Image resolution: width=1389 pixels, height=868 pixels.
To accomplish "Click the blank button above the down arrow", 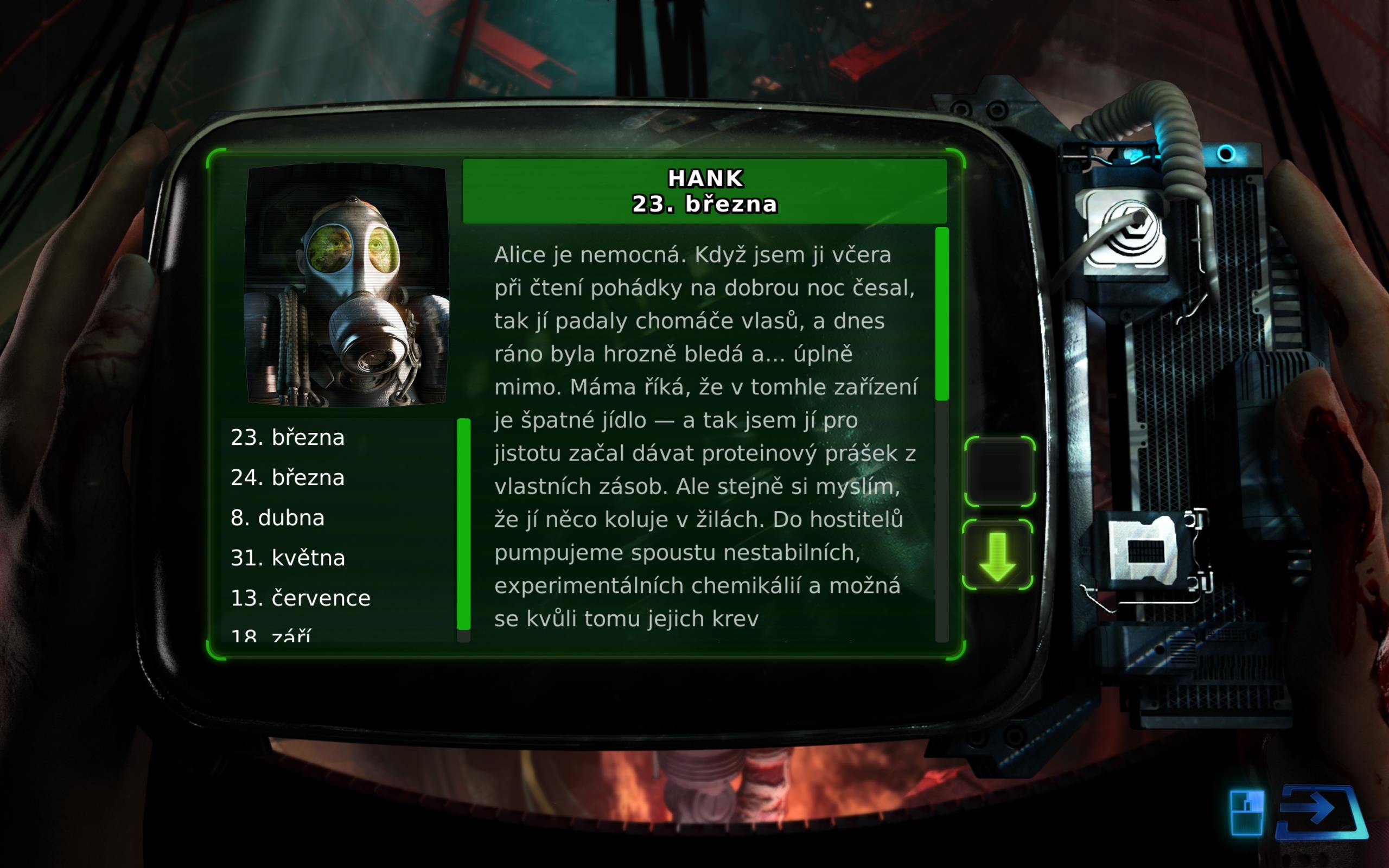I will click(x=999, y=472).
